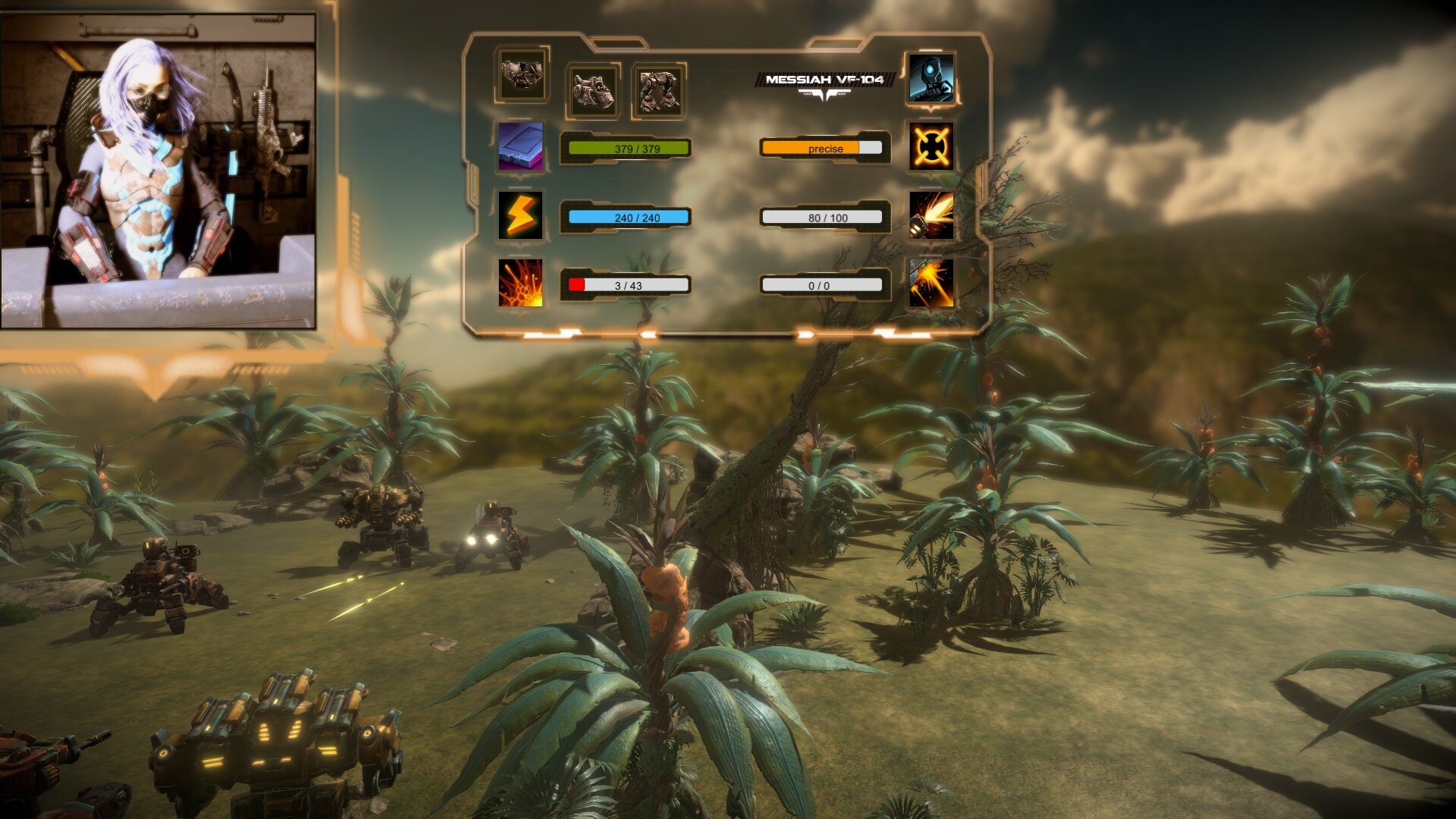Image resolution: width=1456 pixels, height=819 pixels.
Task: Select the mech torso part thumbnail
Action: 522,75
